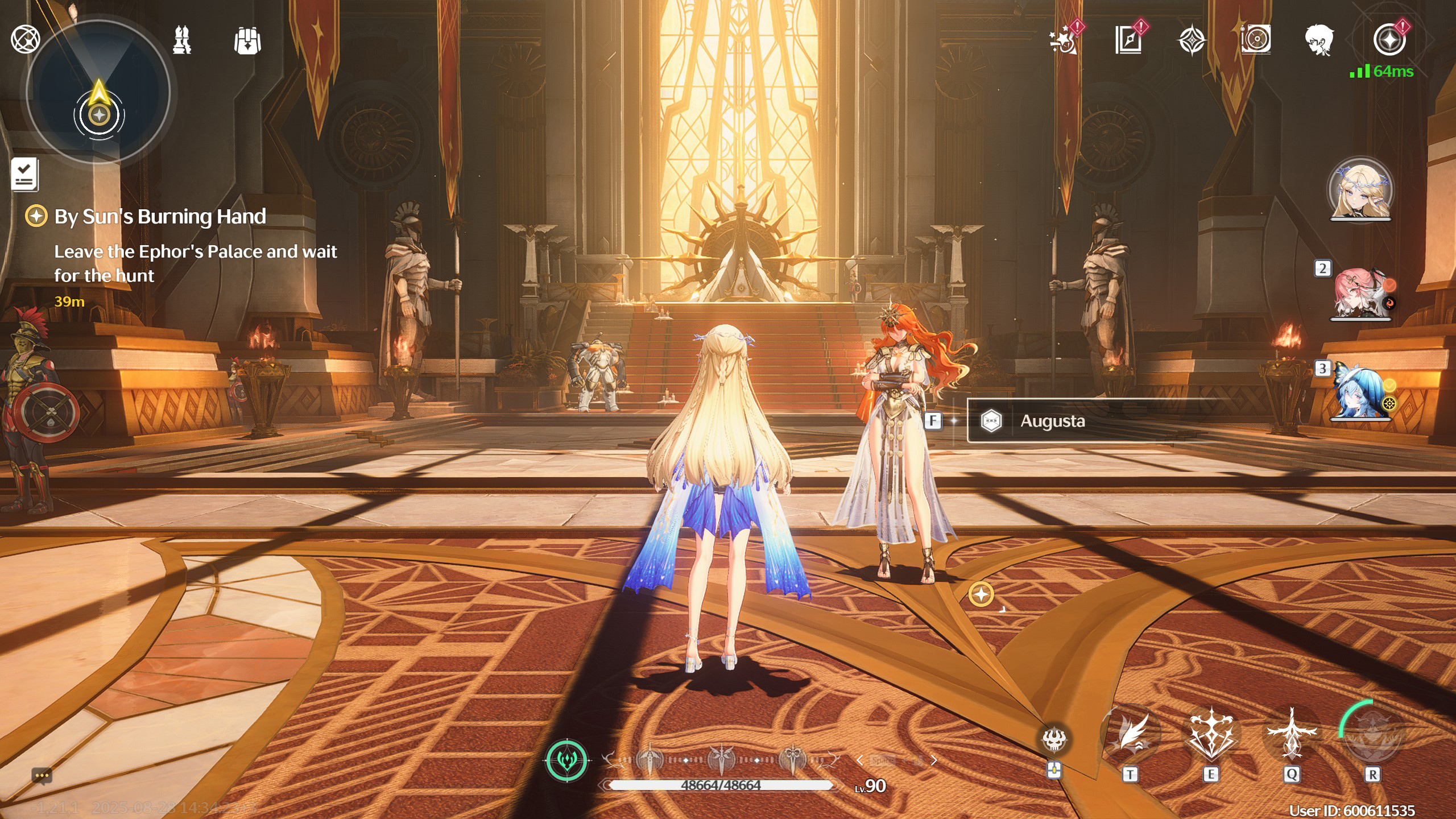Open the character head profile icon
The width and height of the screenshot is (1456, 819).
pos(1319,41)
